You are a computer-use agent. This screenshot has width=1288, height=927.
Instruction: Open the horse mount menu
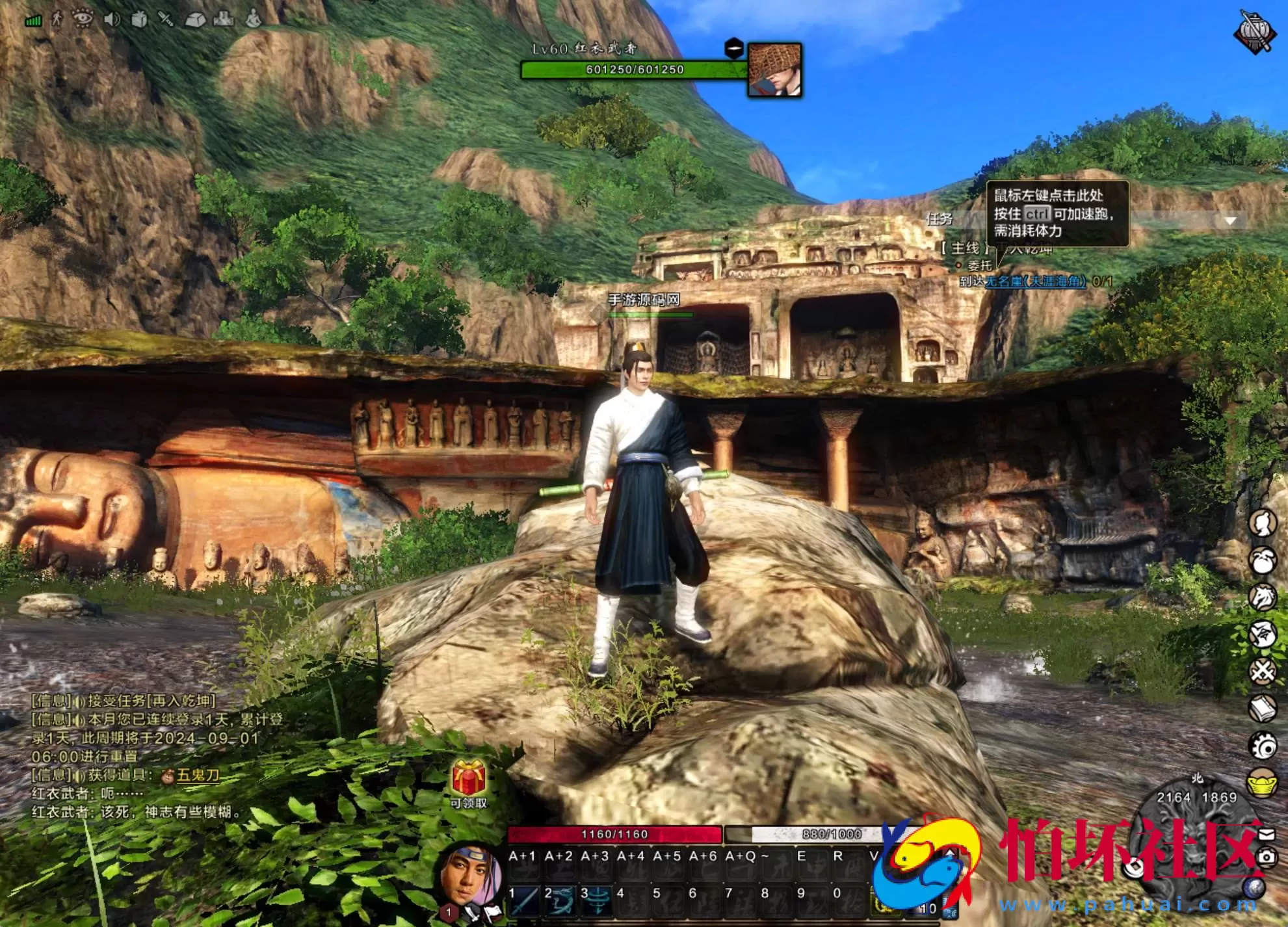point(1263,597)
